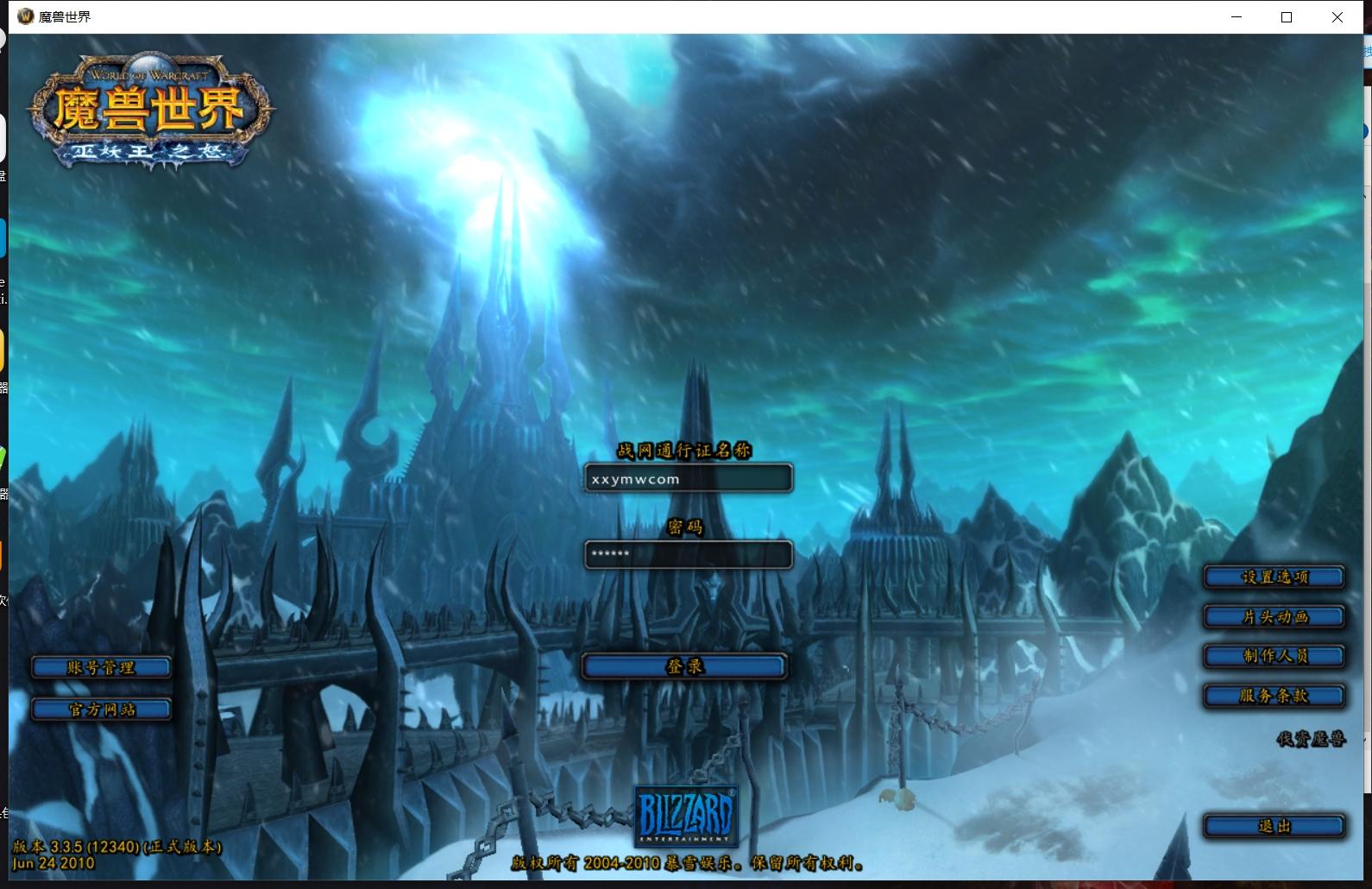
Task: Focus the 战网通行证名称 account name field
Action: click(688, 479)
